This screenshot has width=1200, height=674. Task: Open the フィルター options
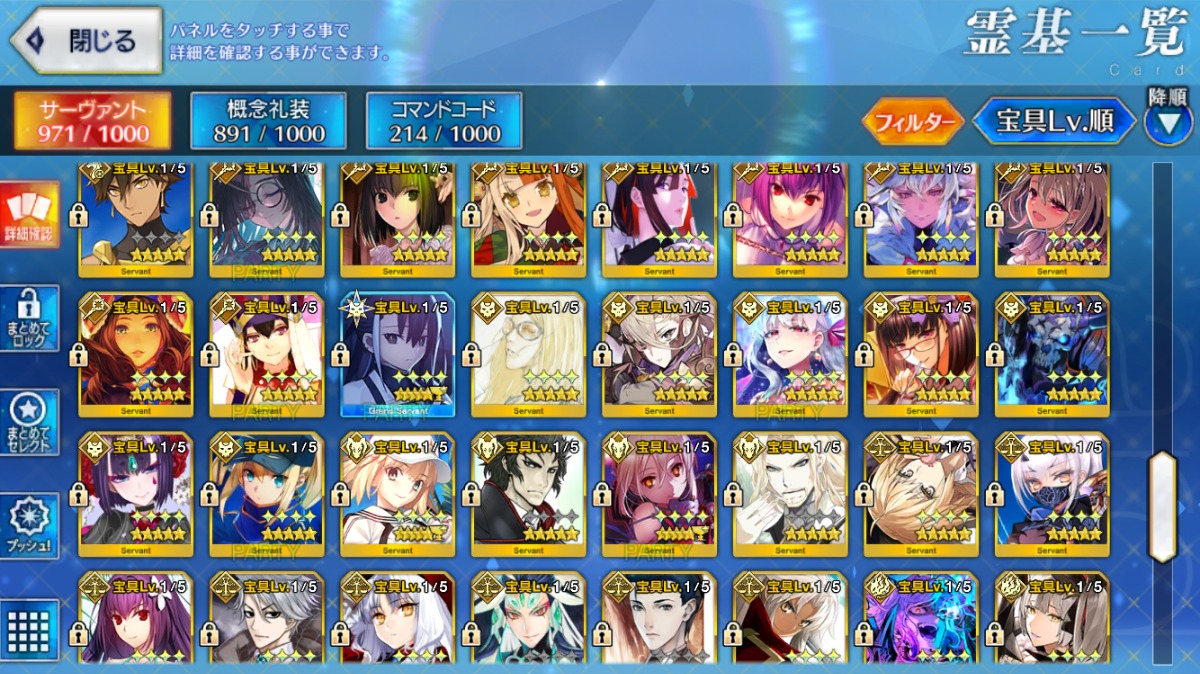[x=912, y=122]
